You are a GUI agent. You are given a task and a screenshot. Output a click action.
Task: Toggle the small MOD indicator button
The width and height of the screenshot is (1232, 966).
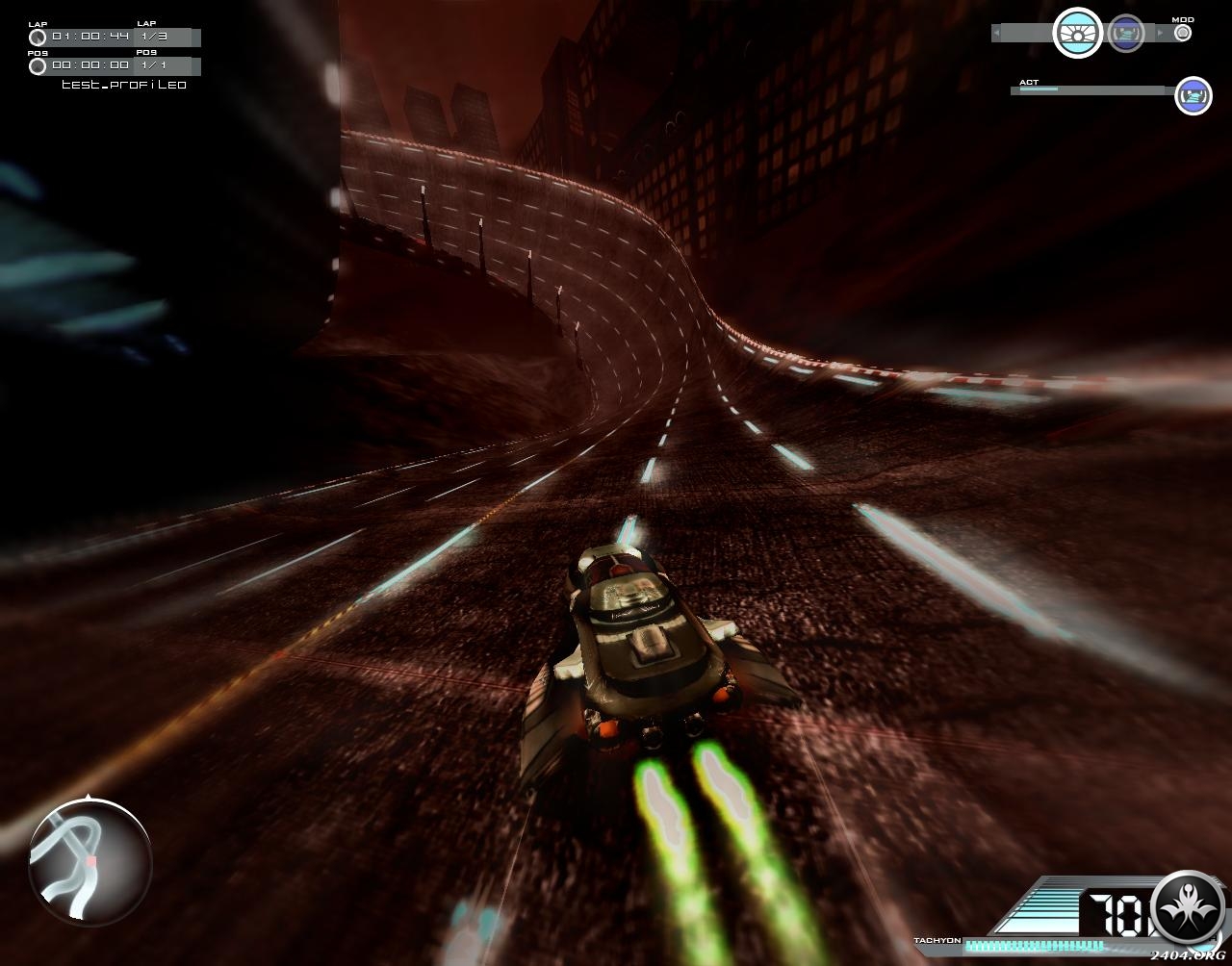pyautogui.click(x=1183, y=33)
